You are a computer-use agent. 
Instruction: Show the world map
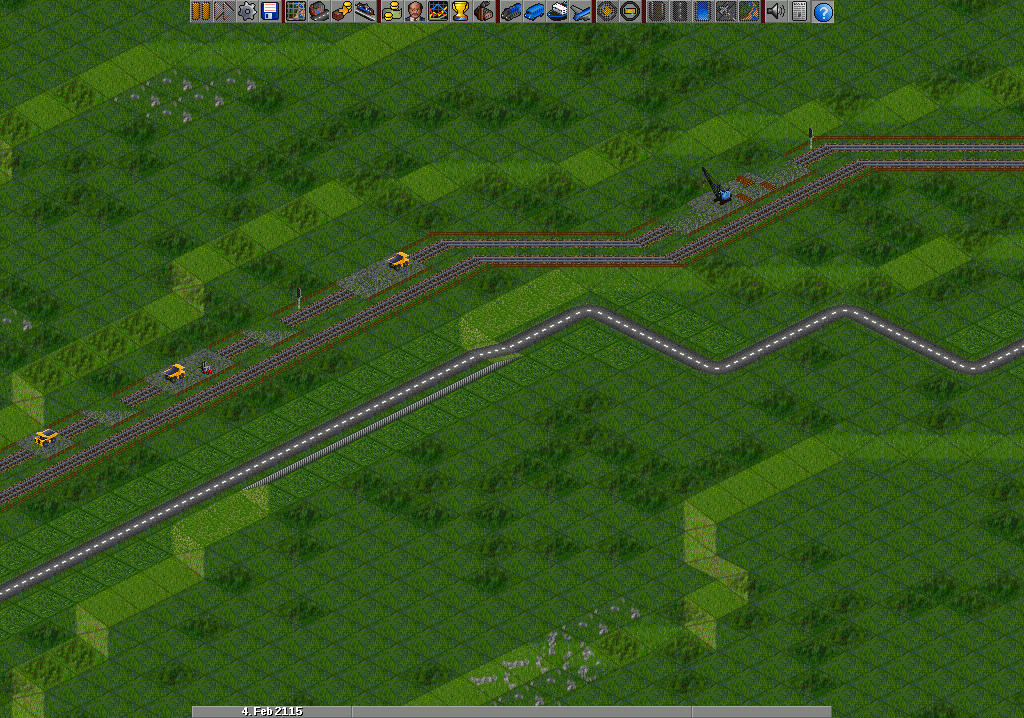296,12
